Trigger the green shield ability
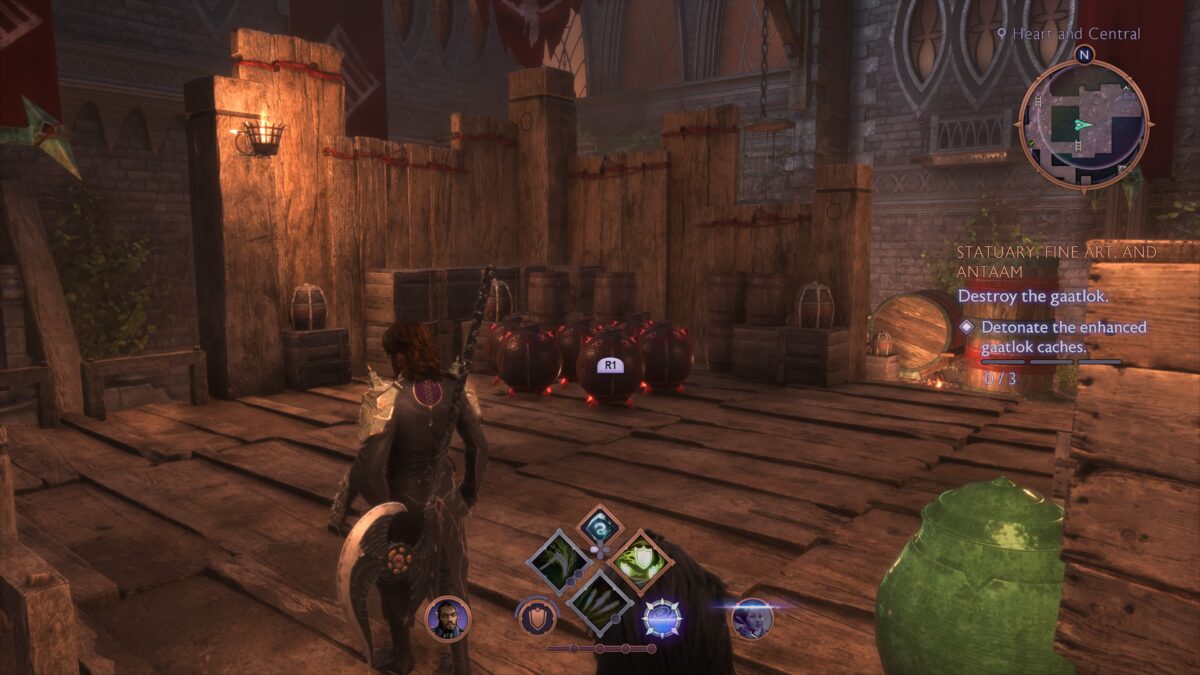 [640, 562]
